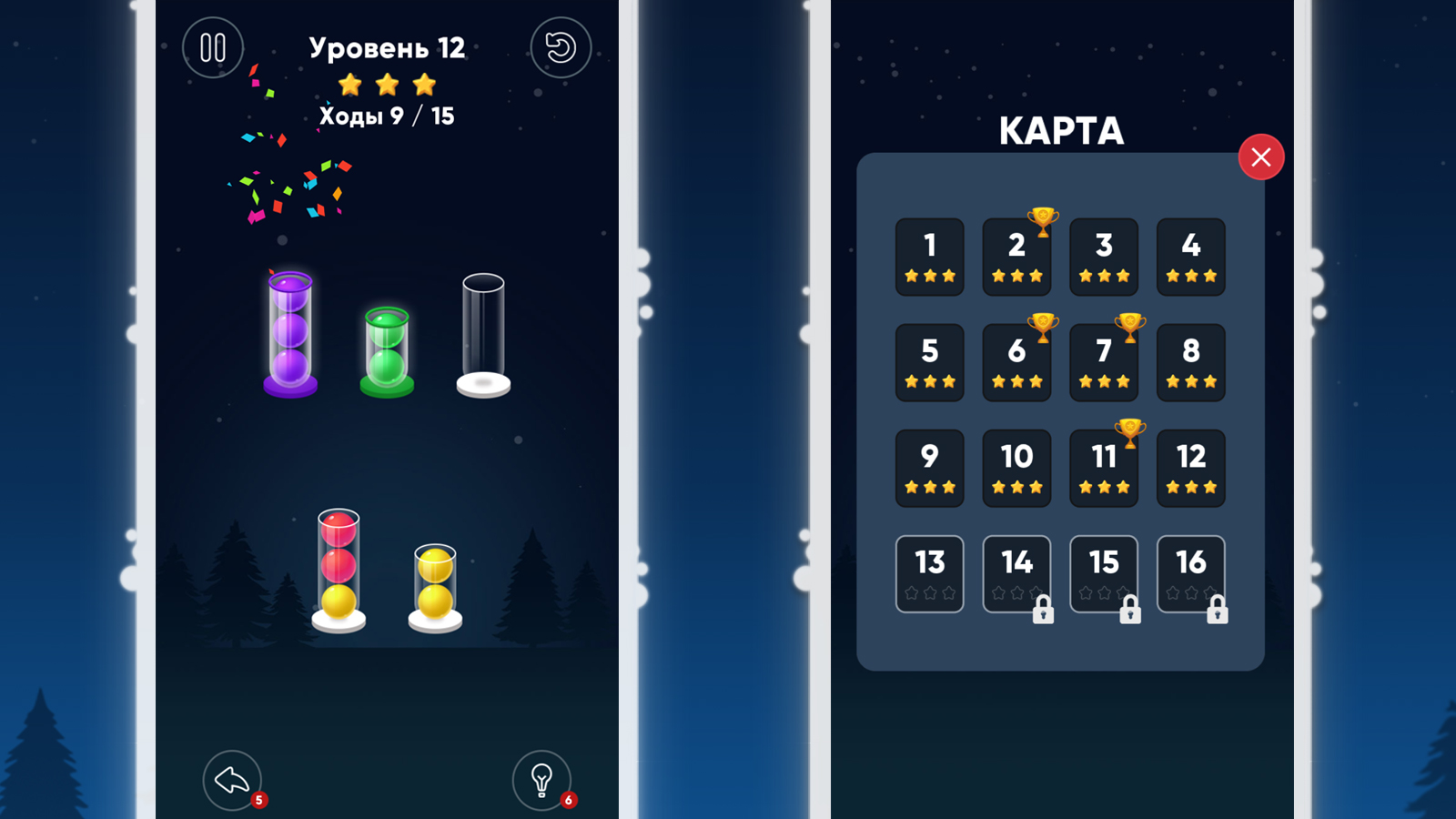Tap the three stars under Уровень 12
This screenshot has width=1456, height=819.
pos(387,84)
